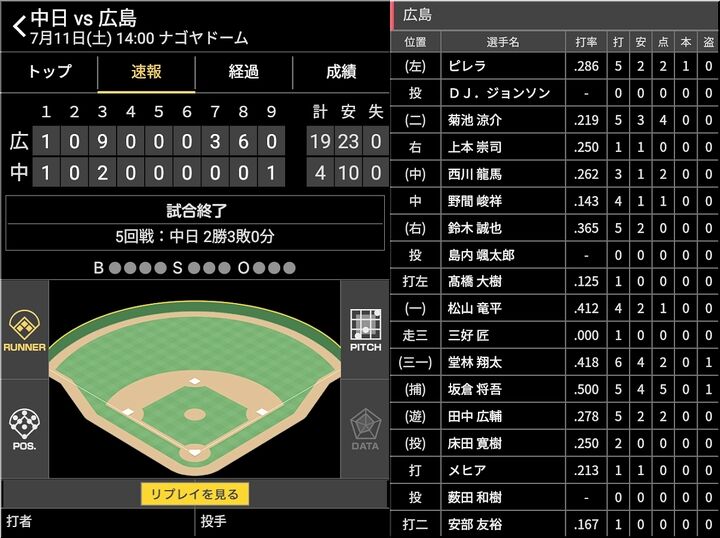Image resolution: width=720 pixels, height=538 pixels.
Task: Open the RUNNER view
Action: (x=24, y=332)
